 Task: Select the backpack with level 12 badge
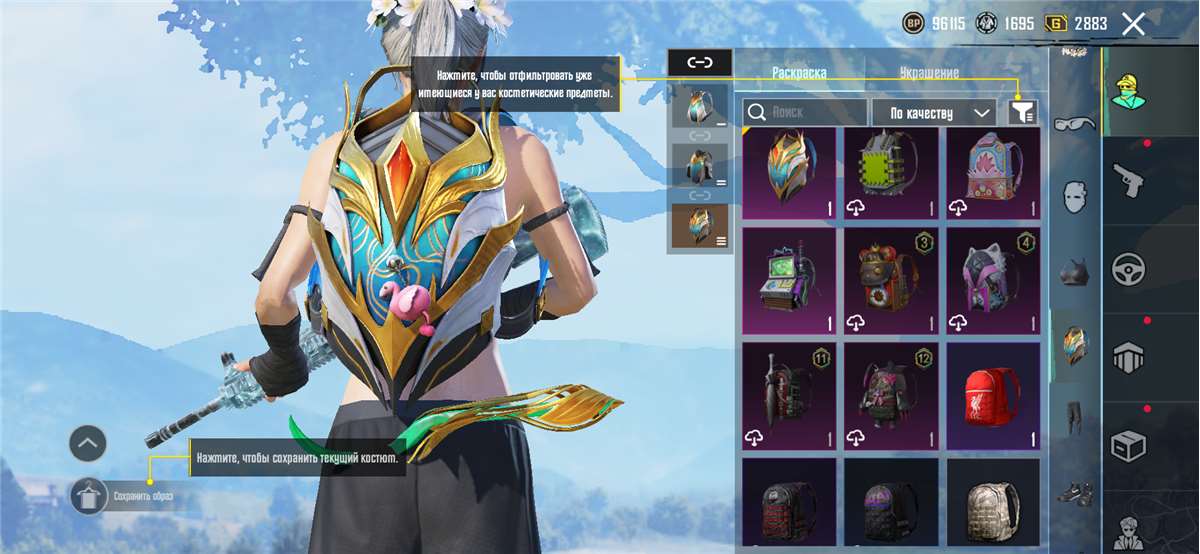click(891, 396)
